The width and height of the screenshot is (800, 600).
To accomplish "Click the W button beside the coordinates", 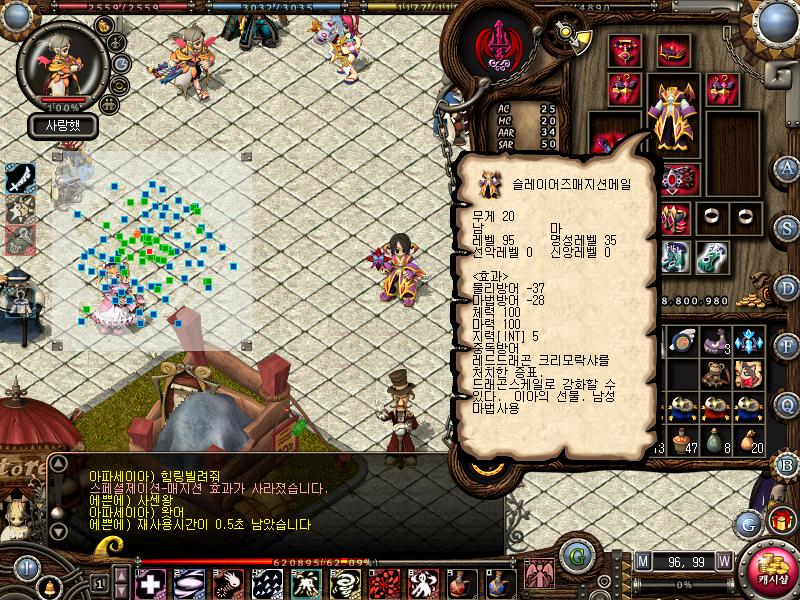I will 723,561.
